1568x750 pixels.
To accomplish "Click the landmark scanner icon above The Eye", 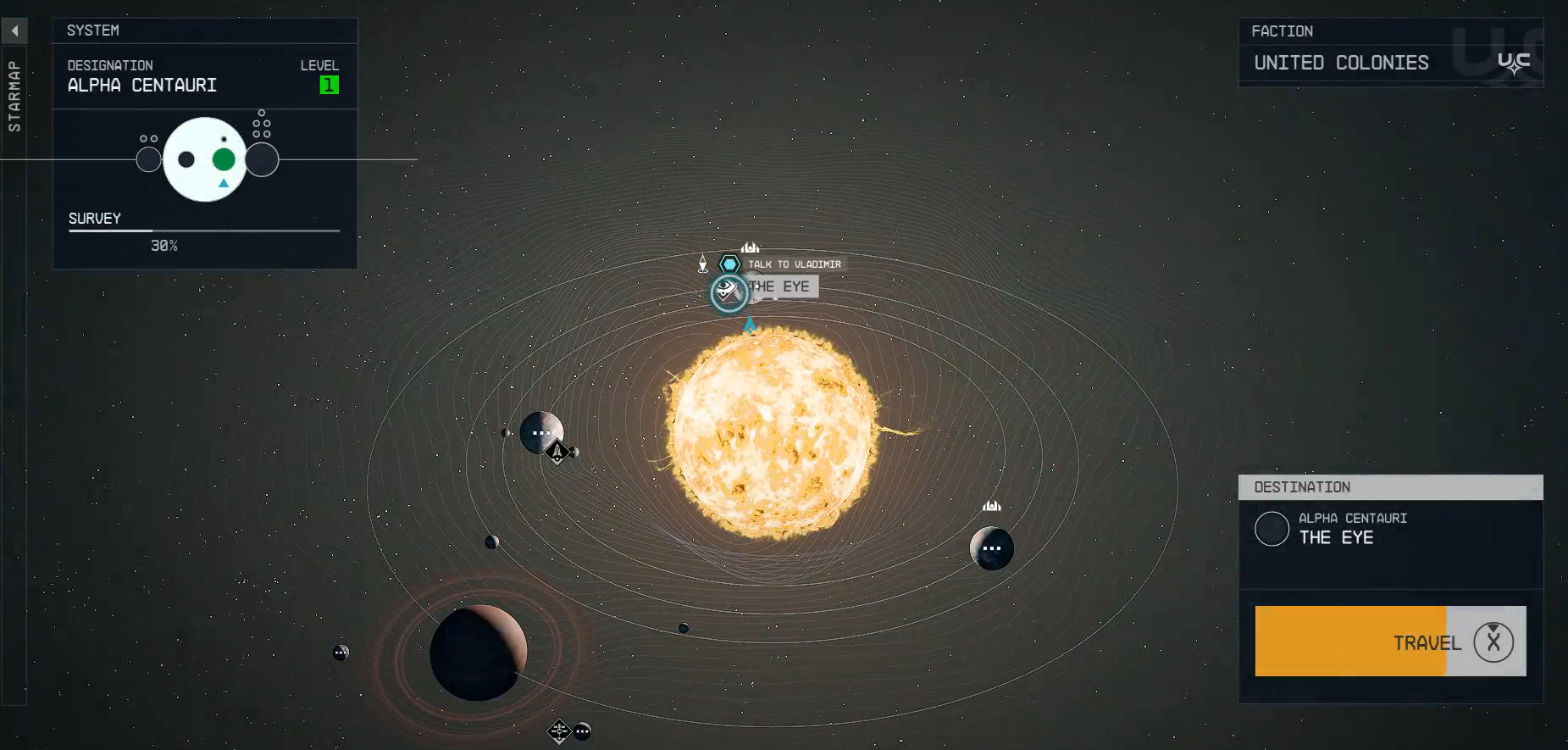I will pyautogui.click(x=749, y=247).
